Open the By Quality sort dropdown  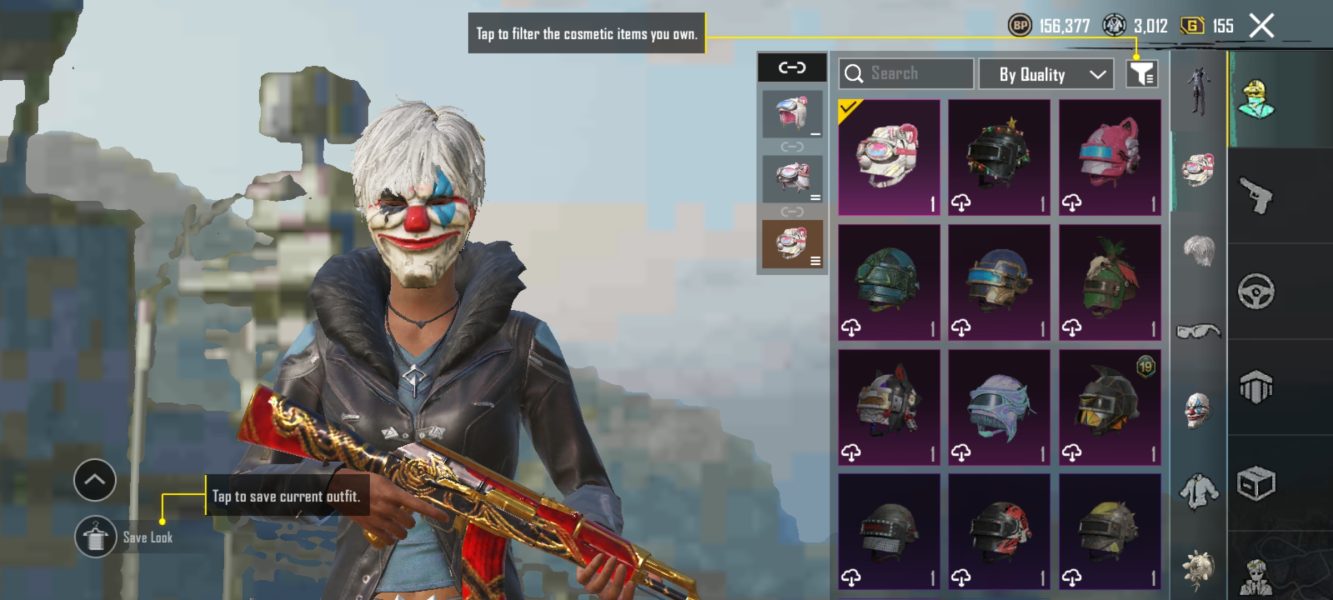point(1046,74)
